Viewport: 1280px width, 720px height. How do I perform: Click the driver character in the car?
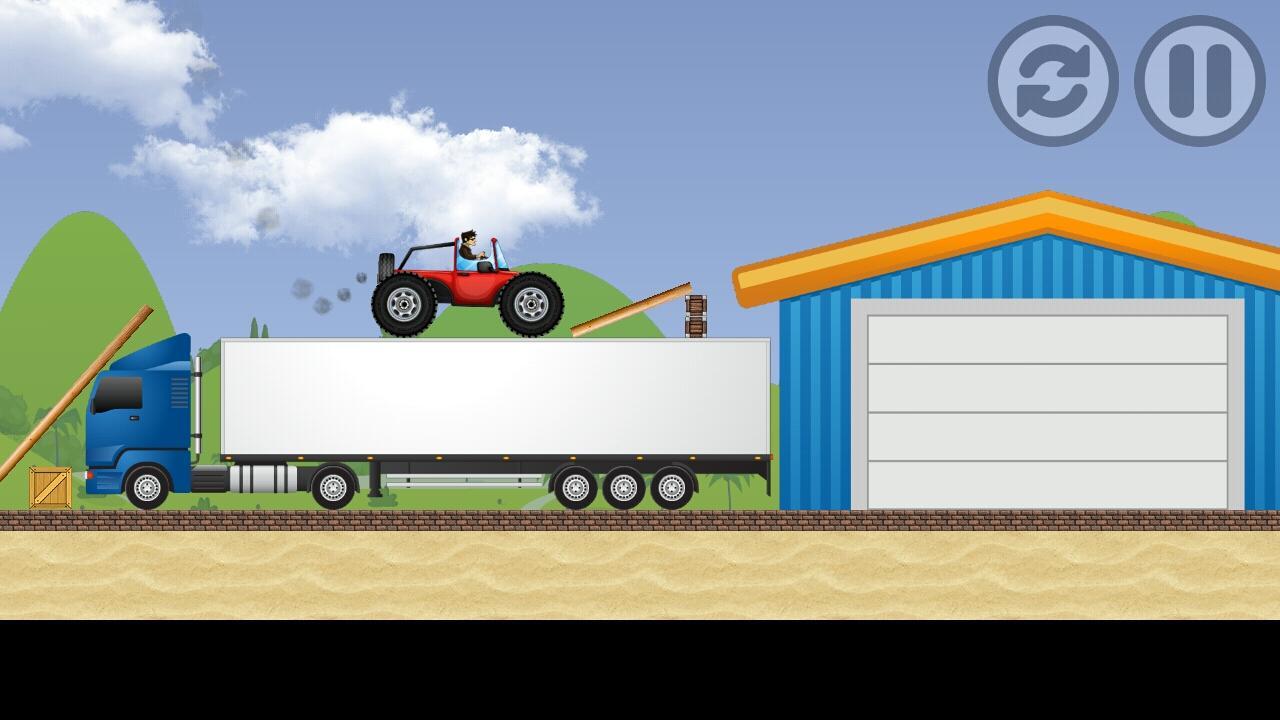[470, 248]
